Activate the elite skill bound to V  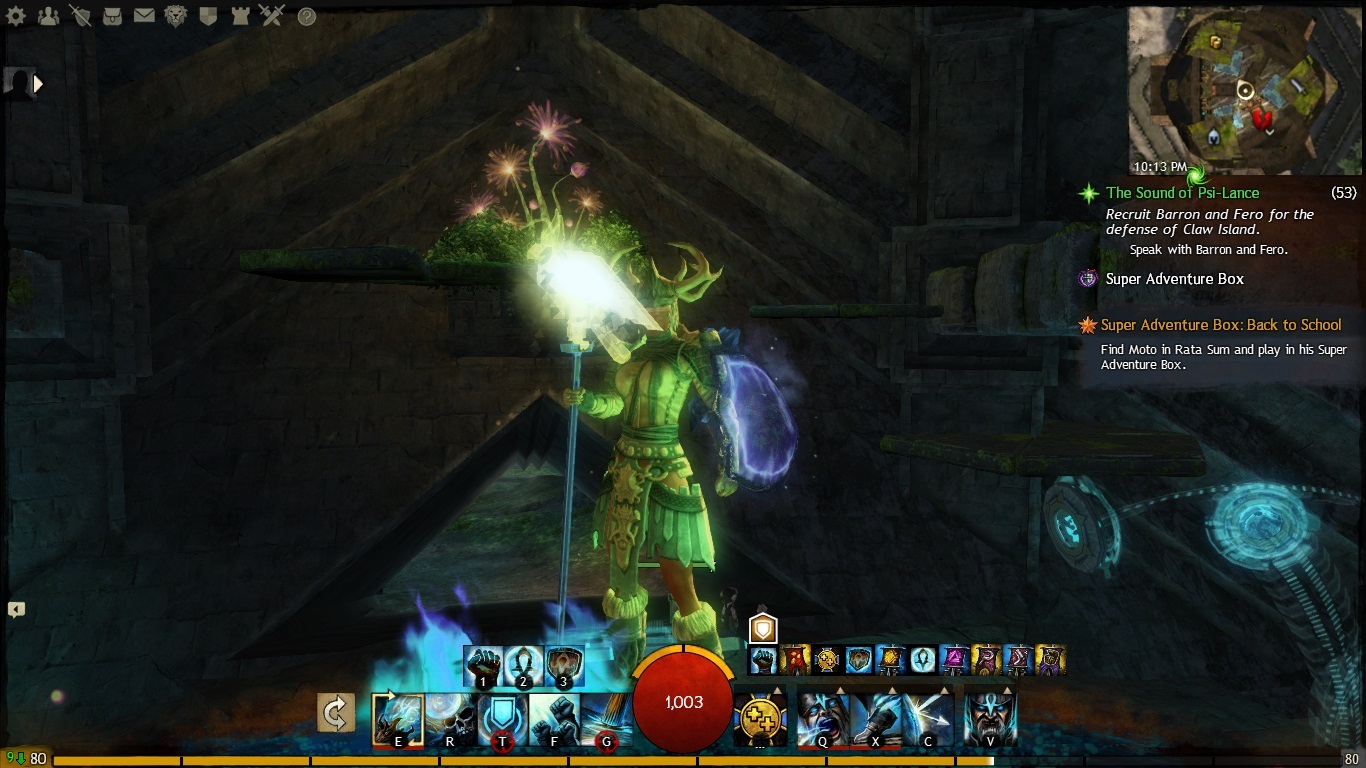pyautogui.click(x=990, y=716)
